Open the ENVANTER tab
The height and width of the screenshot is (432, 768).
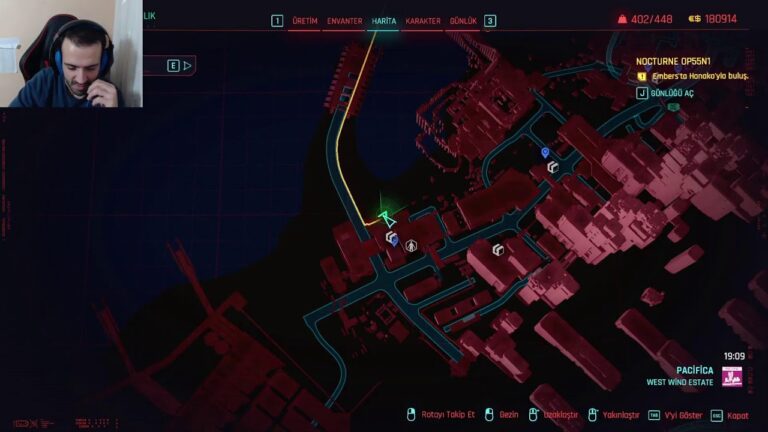(x=344, y=20)
